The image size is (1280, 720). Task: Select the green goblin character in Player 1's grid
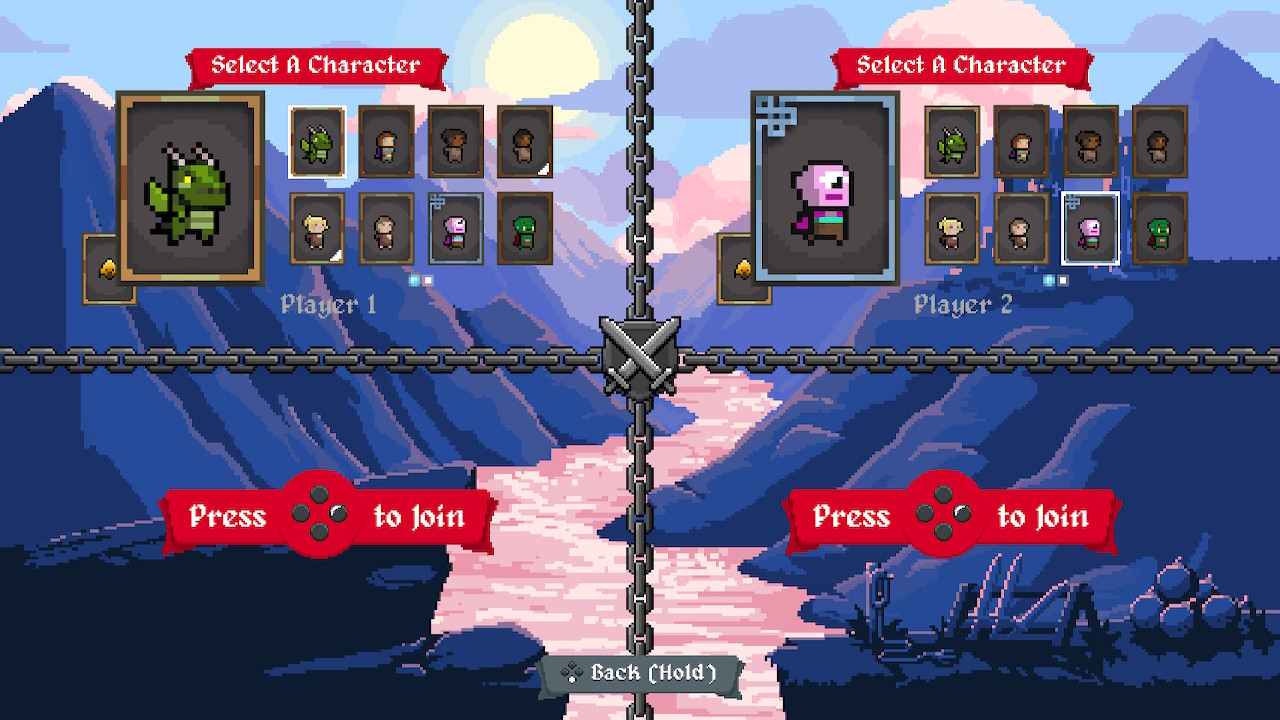click(x=524, y=230)
